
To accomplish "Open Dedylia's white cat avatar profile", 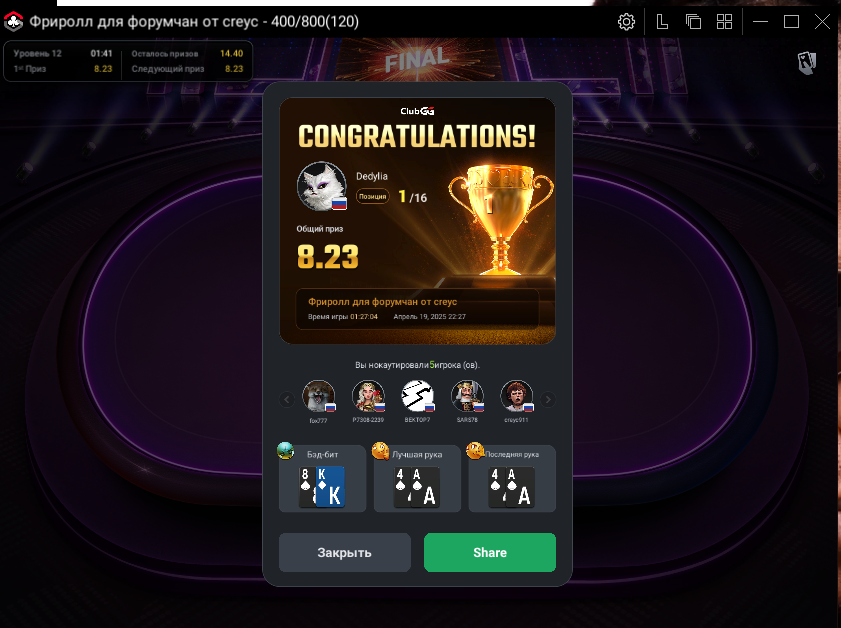I will pos(322,185).
